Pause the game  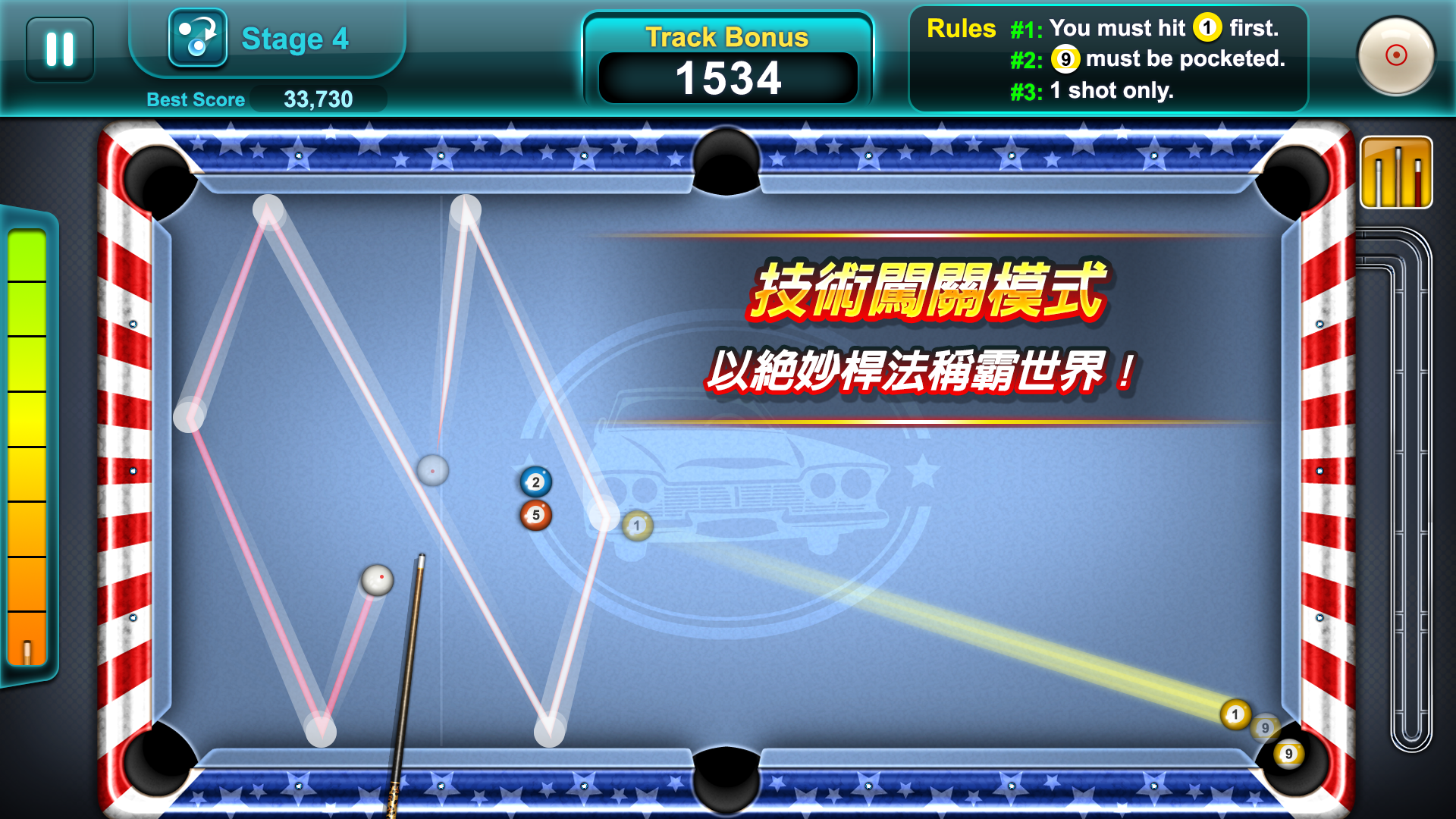(59, 48)
